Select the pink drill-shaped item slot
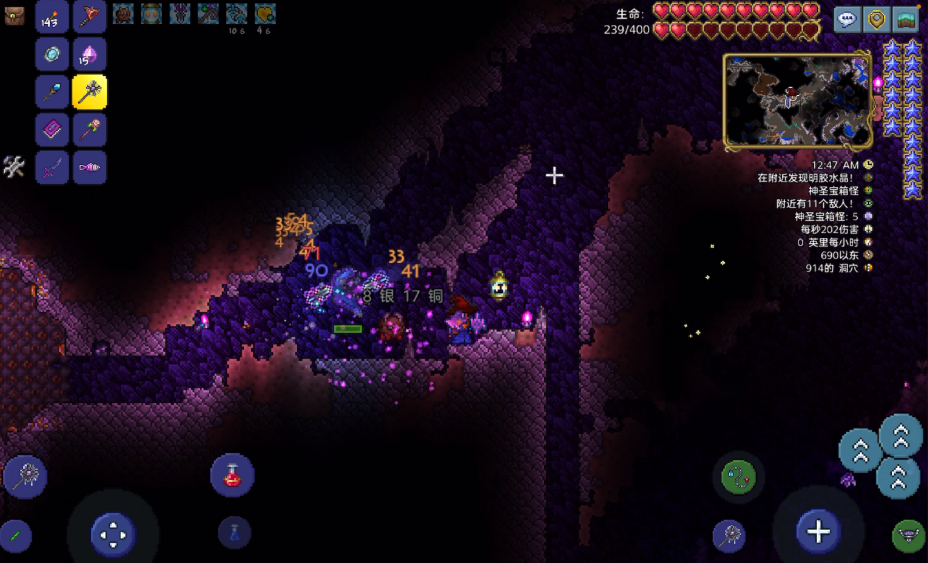The height and width of the screenshot is (563, 928). click(89, 168)
